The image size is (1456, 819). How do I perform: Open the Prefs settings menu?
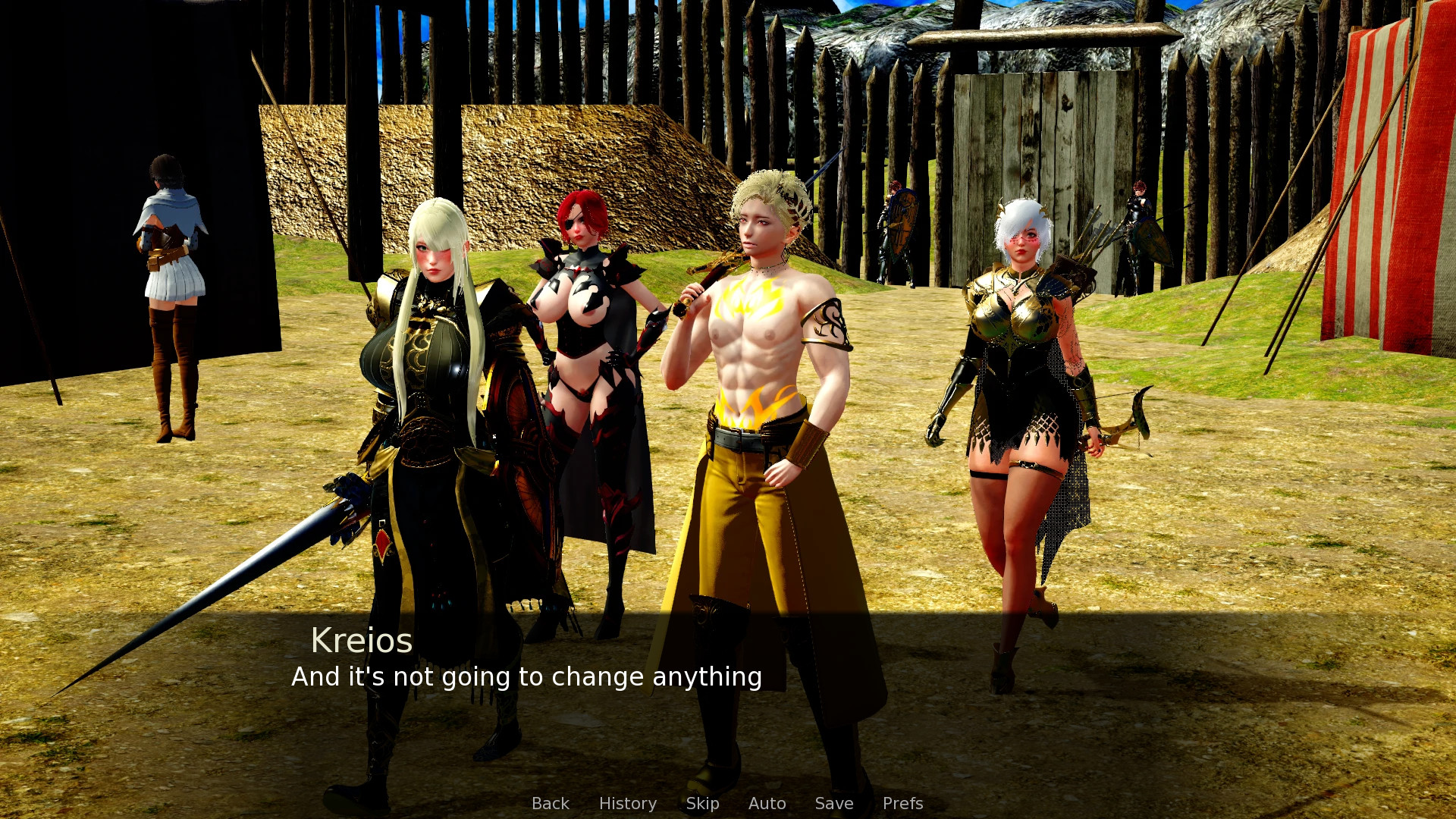902,803
